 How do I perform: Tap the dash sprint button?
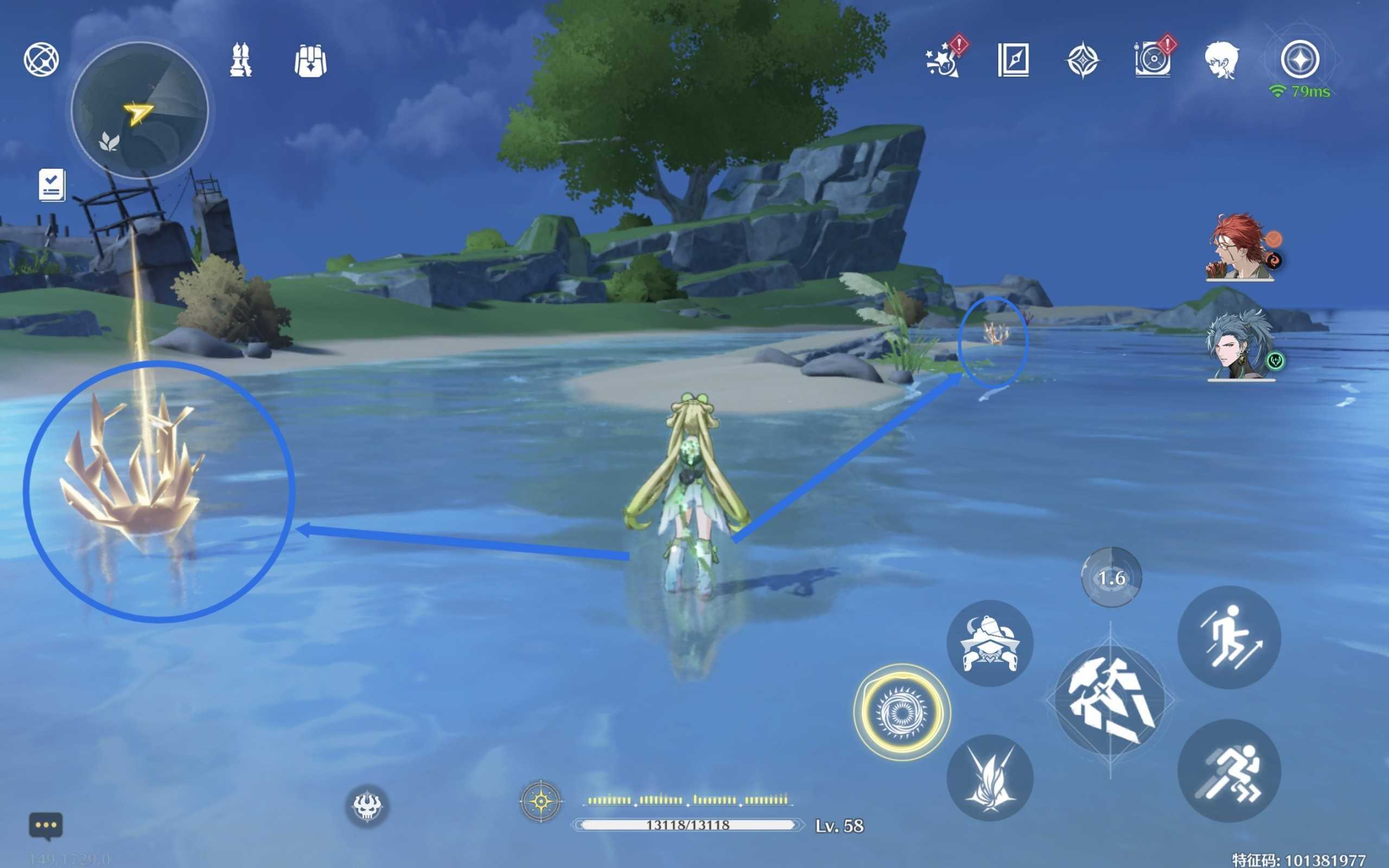1229,770
